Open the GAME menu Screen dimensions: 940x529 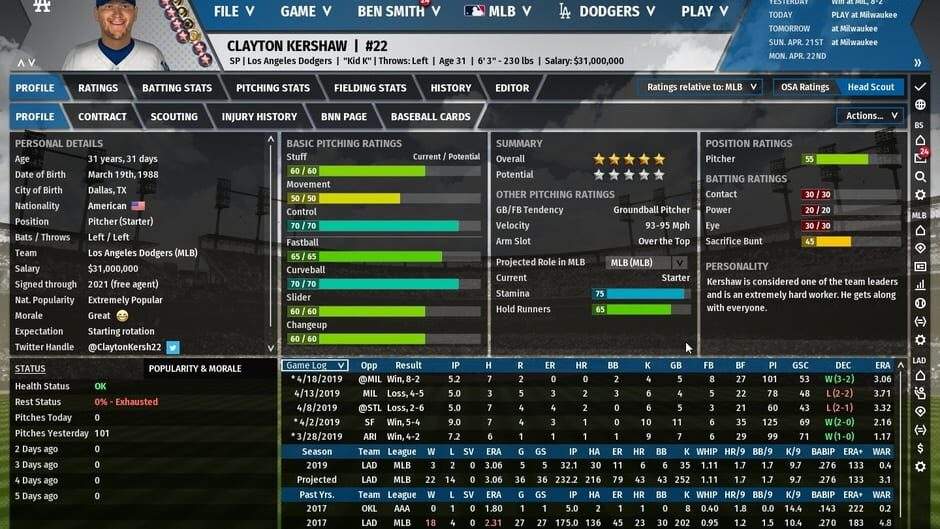coord(306,12)
